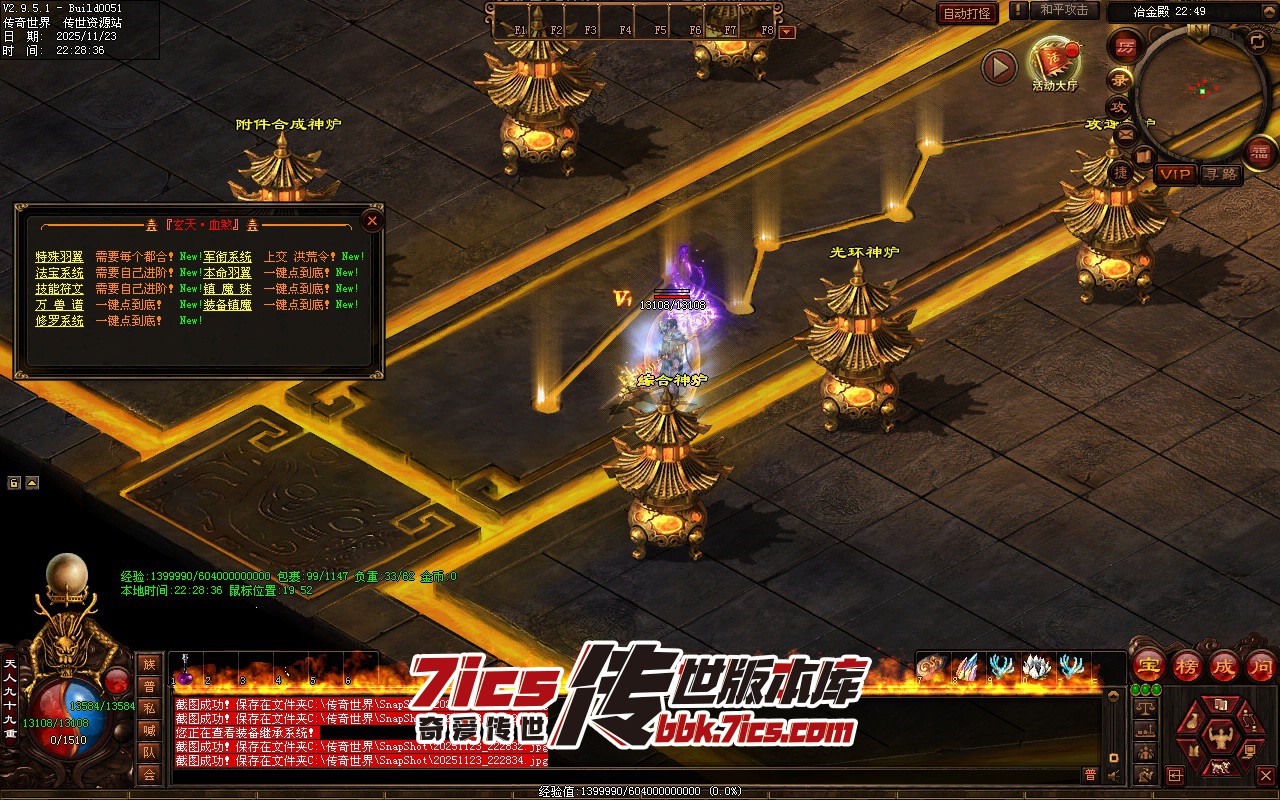Choose the 本命羽翼 option
This screenshot has width=1280, height=800.
(x=228, y=273)
